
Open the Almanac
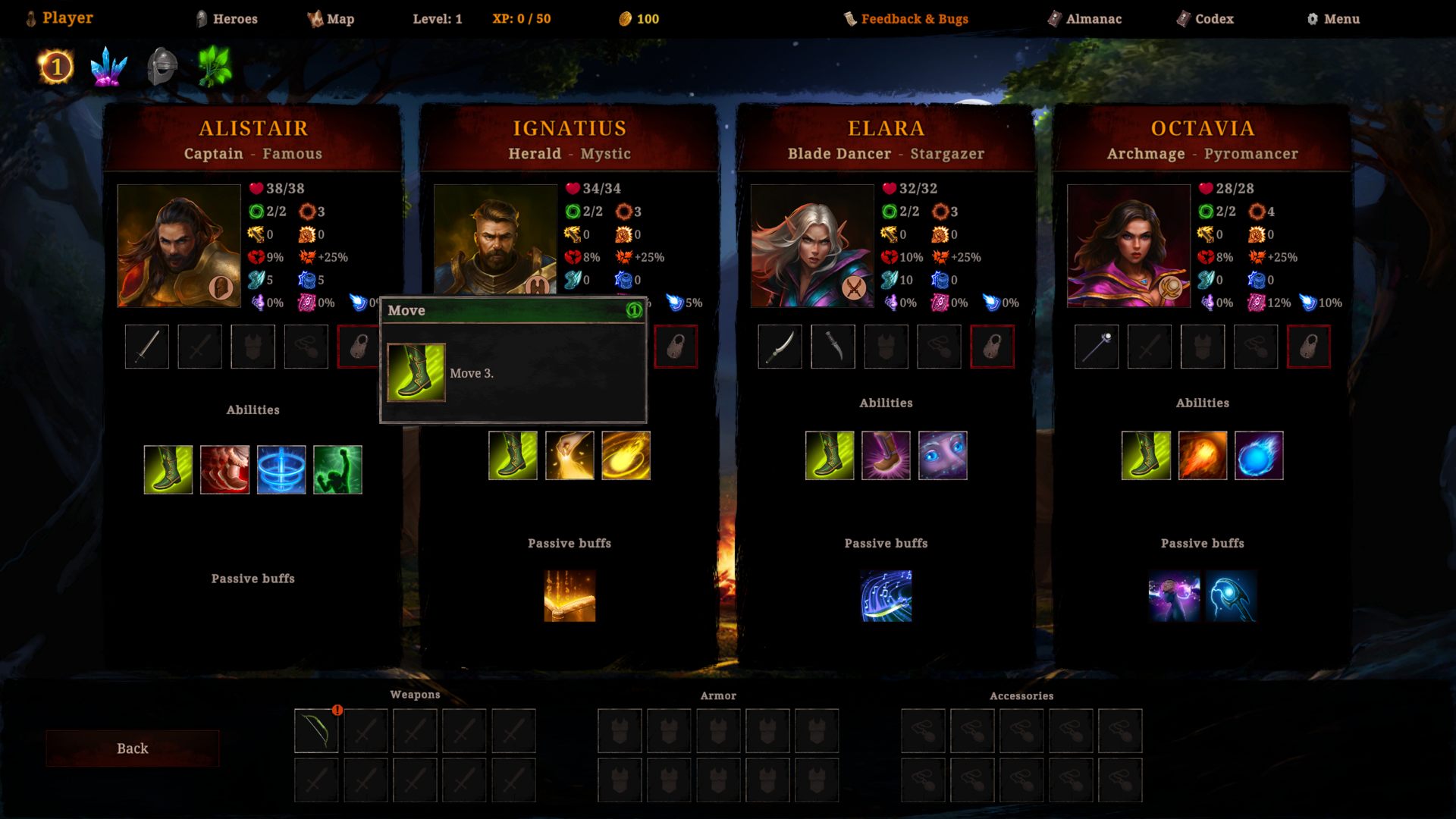tap(1084, 19)
